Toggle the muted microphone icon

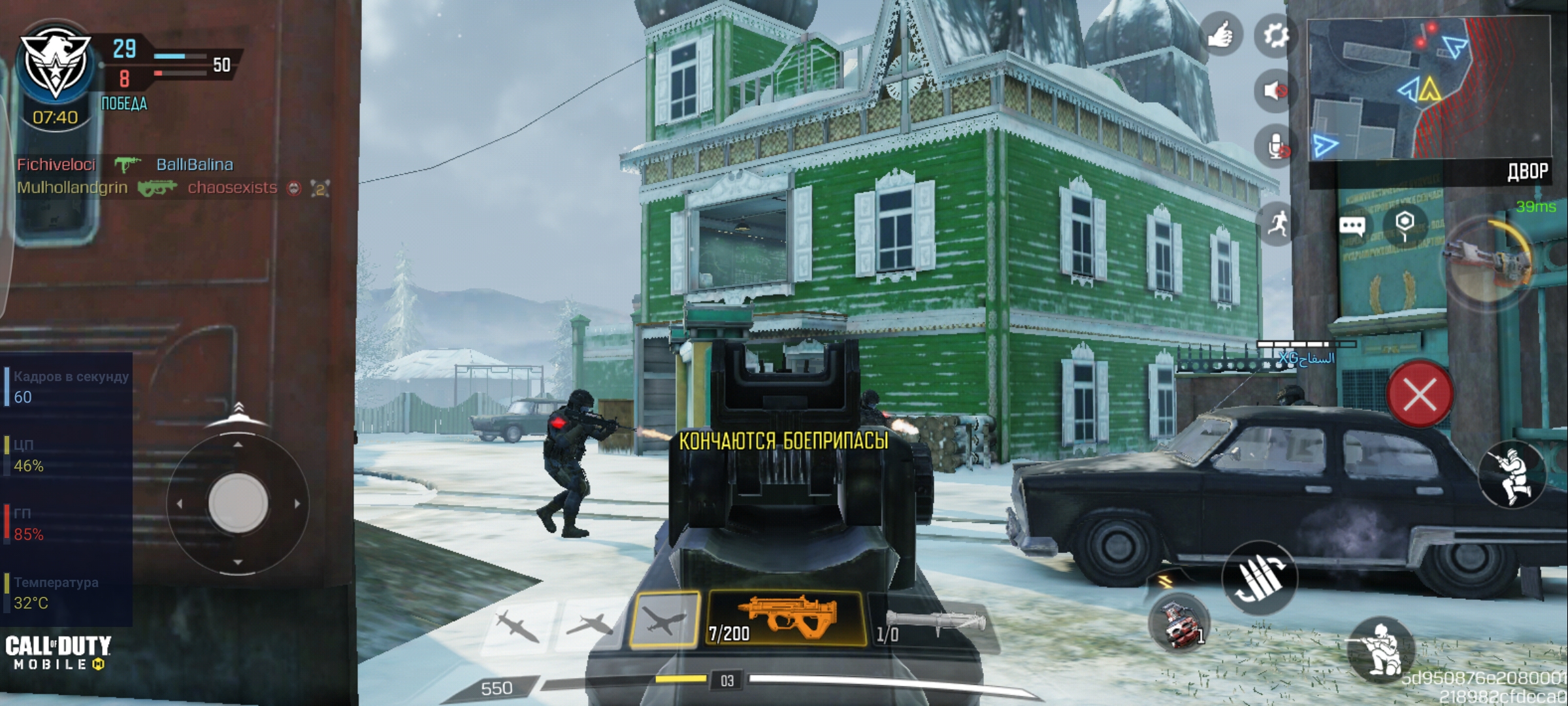point(1275,146)
